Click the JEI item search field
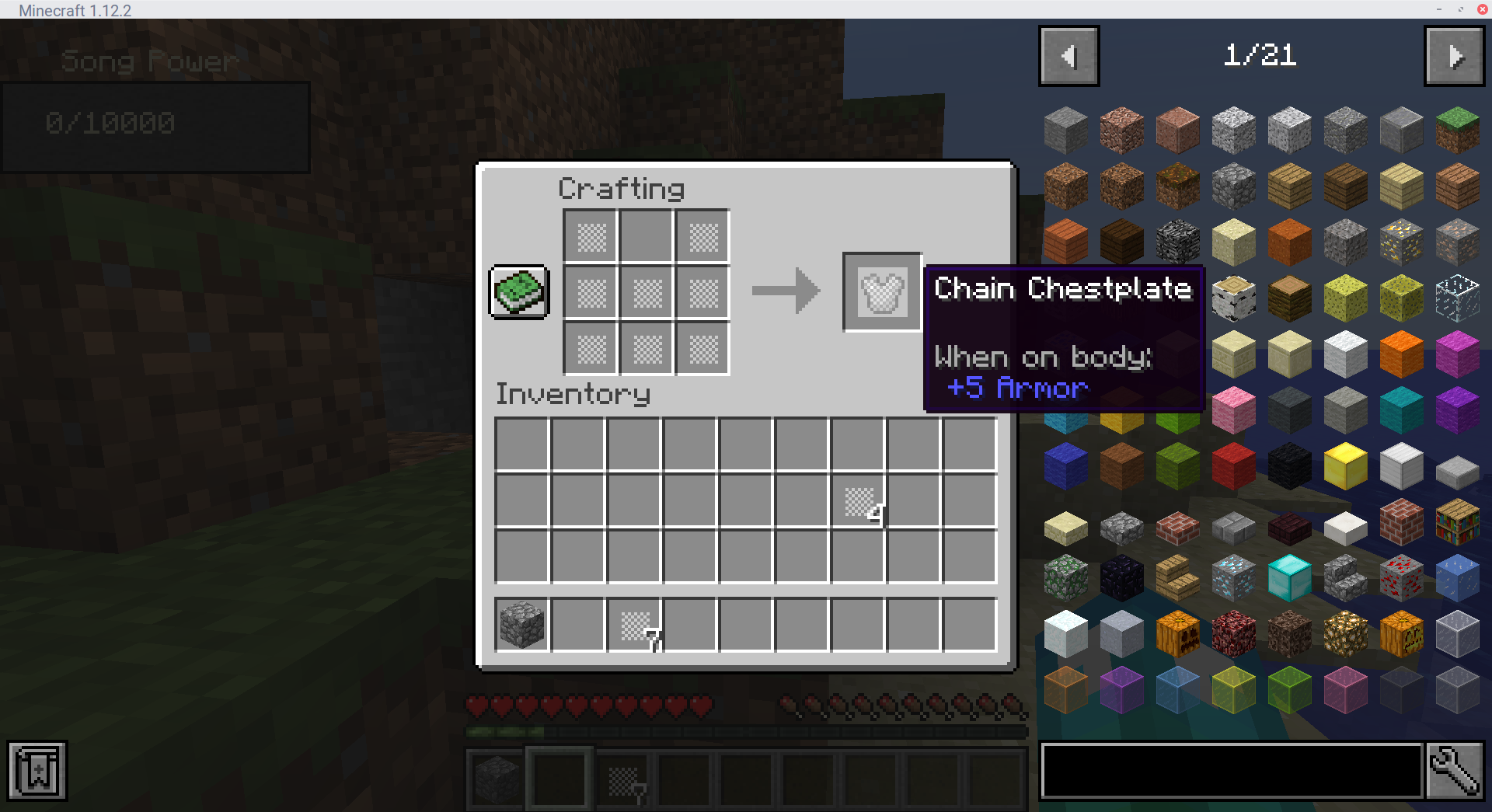 point(1230,770)
